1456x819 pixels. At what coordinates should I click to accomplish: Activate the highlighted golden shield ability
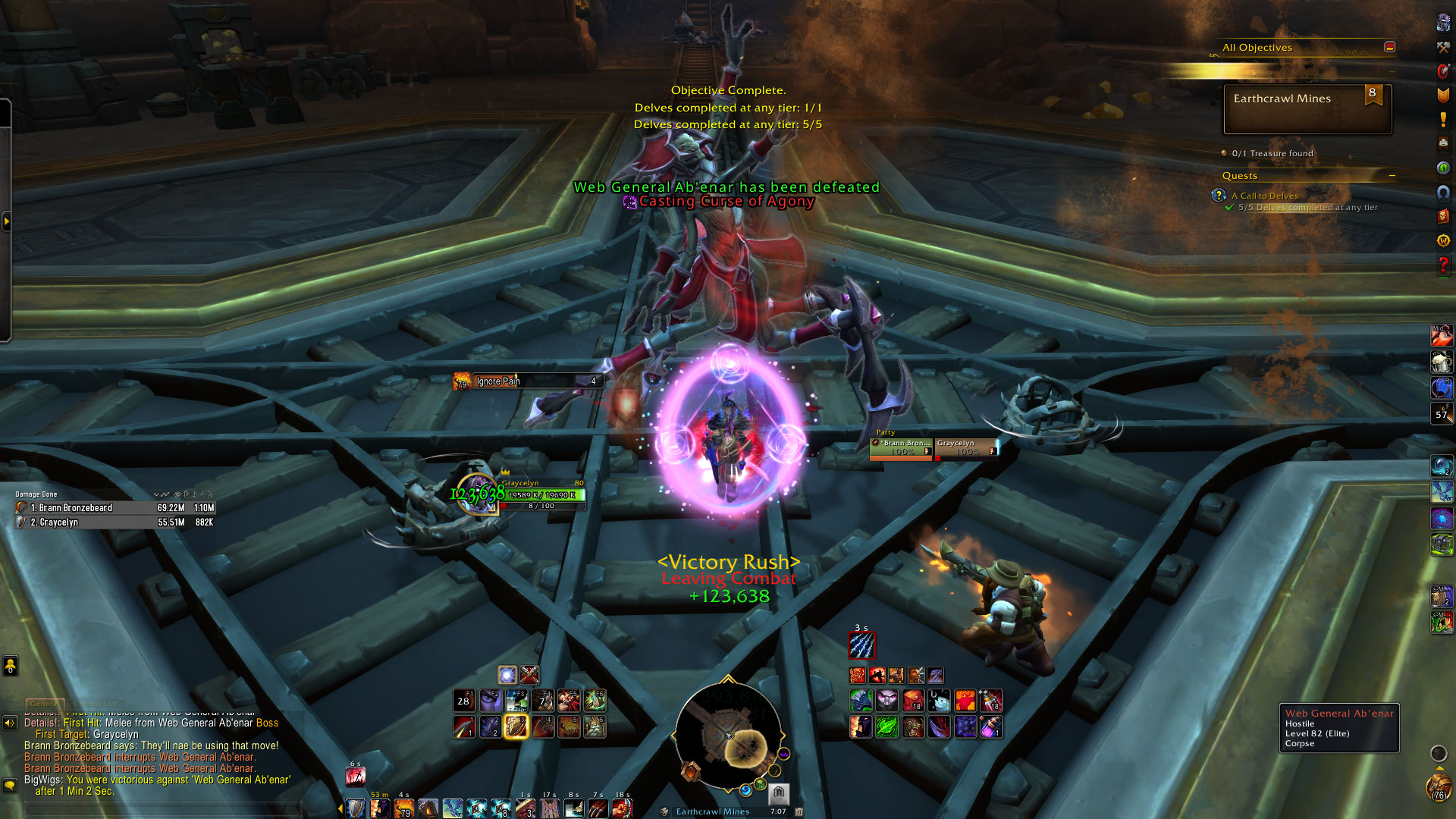(x=516, y=726)
